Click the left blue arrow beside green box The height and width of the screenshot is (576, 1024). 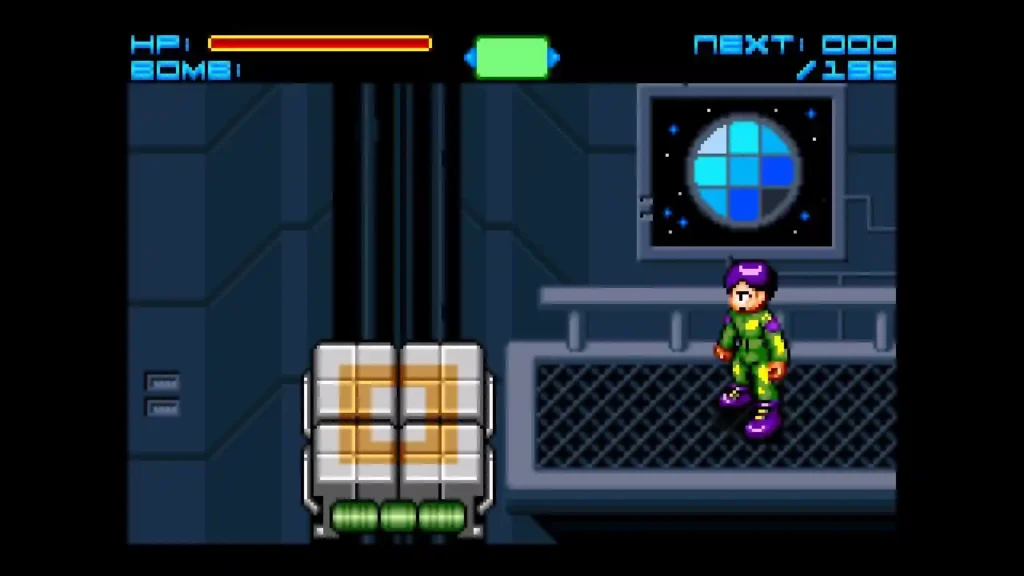[469, 58]
